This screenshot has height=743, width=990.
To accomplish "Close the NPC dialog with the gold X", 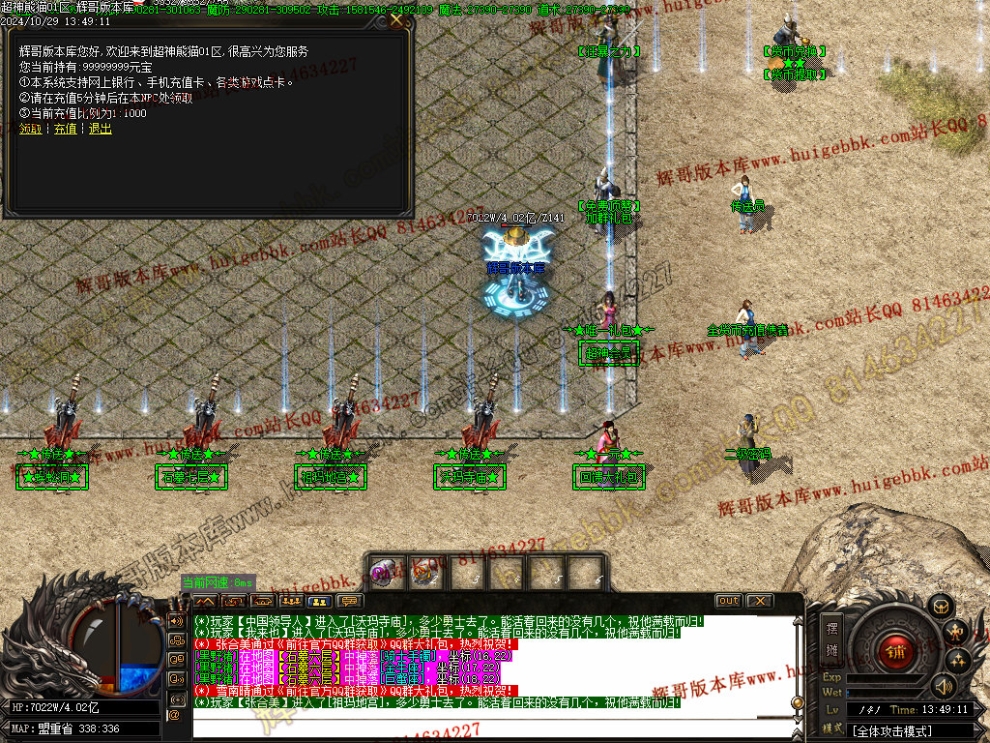I will point(397,19).
